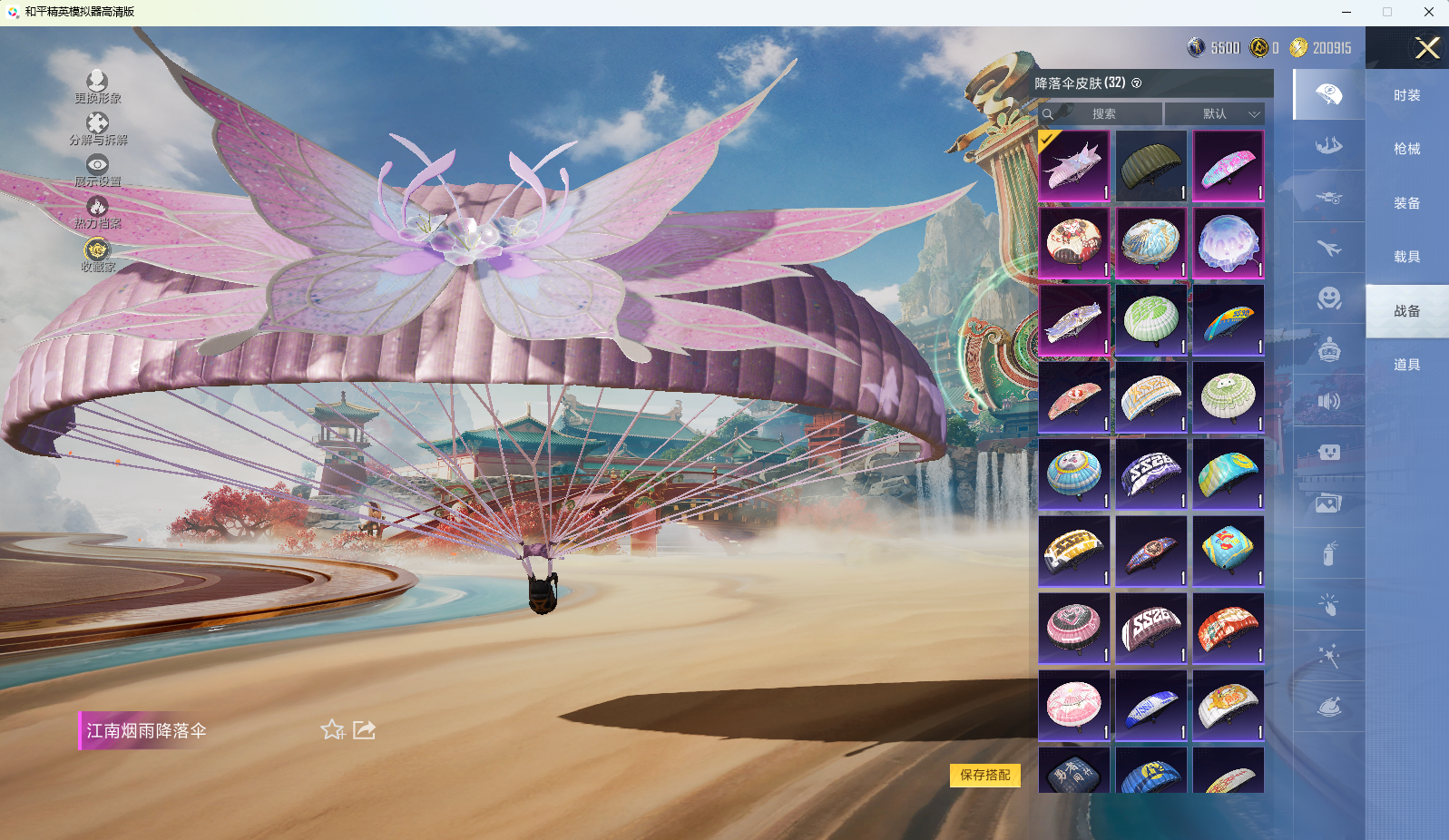1449x840 pixels.
Task: Click the 保存搭配 save button
Action: click(x=984, y=775)
